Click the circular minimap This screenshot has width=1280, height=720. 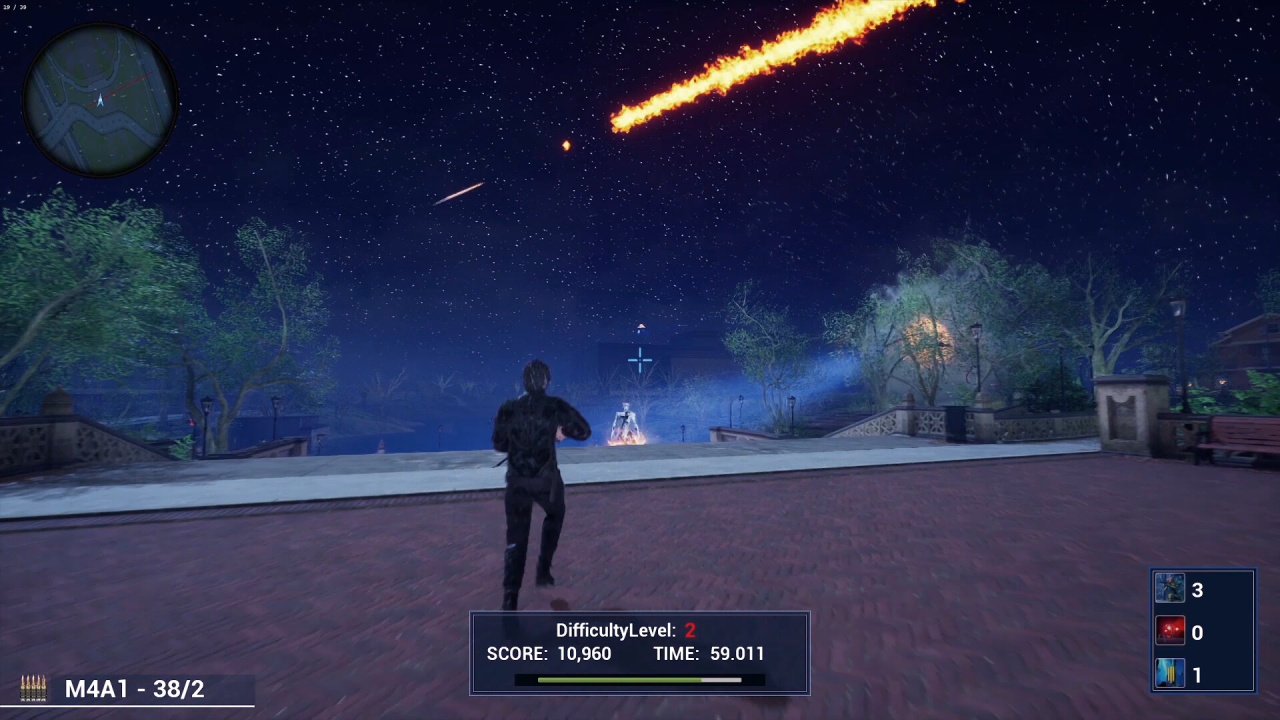100,98
